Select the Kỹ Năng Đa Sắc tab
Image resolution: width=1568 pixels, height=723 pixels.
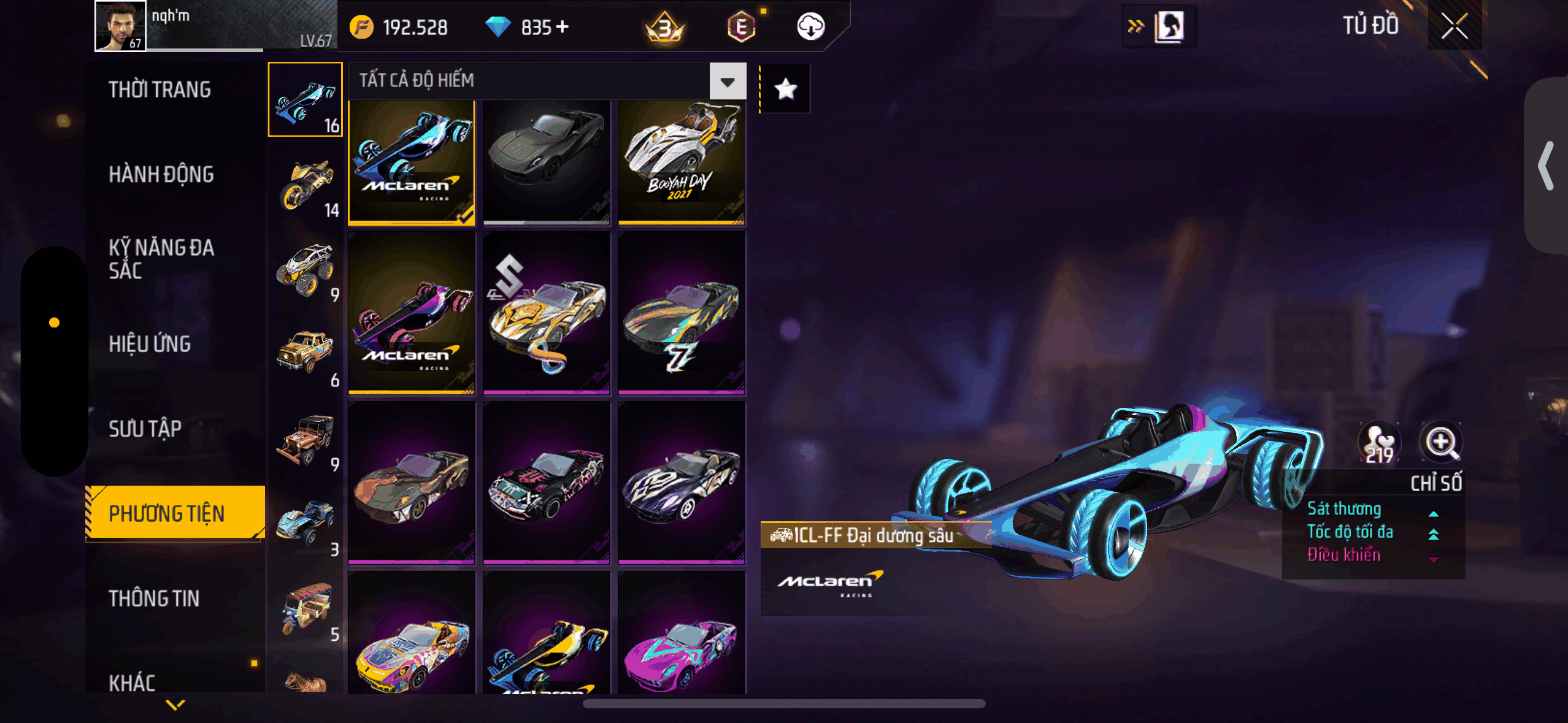[161, 259]
